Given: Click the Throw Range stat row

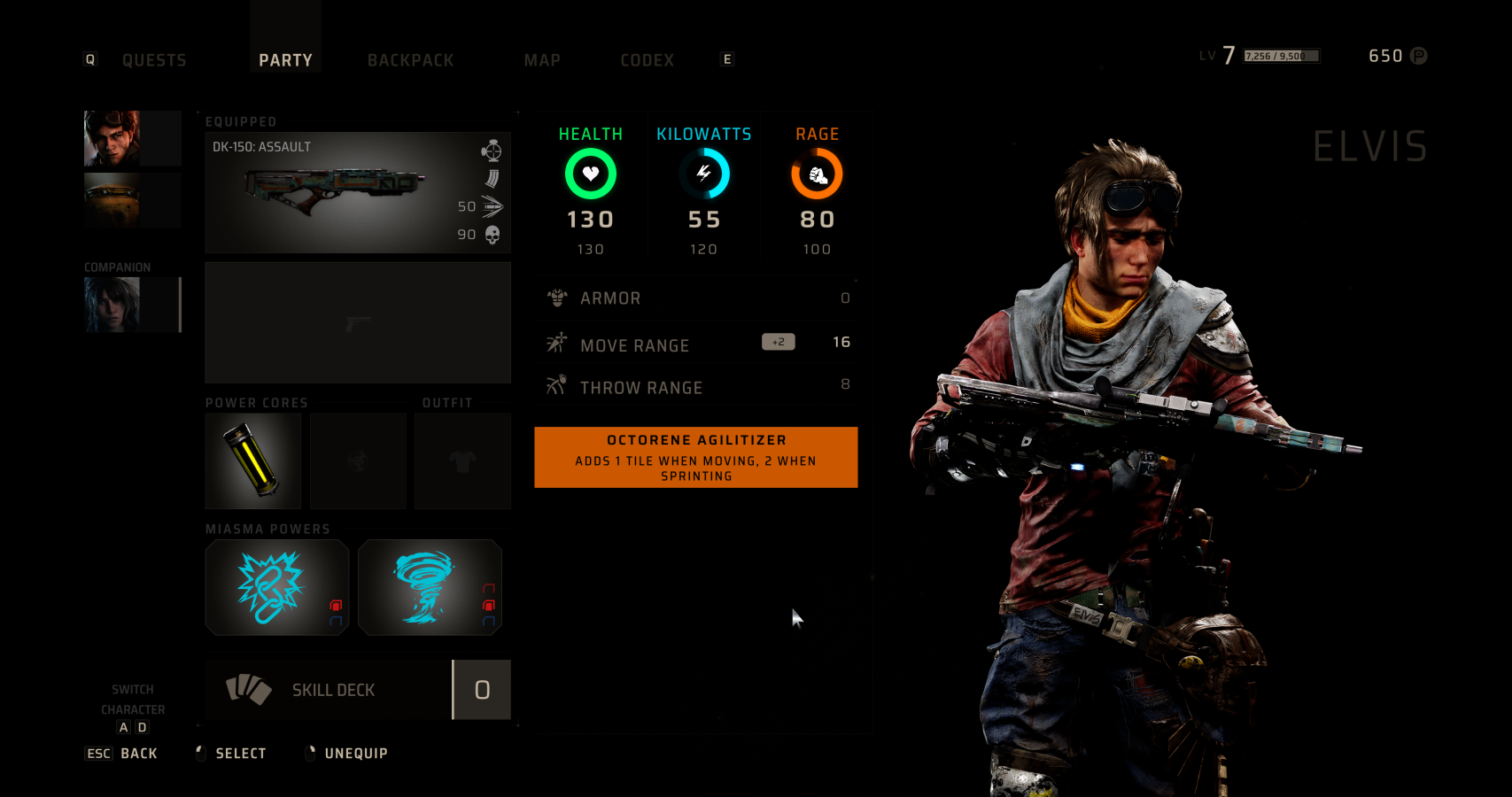Looking at the screenshot, I should (696, 386).
